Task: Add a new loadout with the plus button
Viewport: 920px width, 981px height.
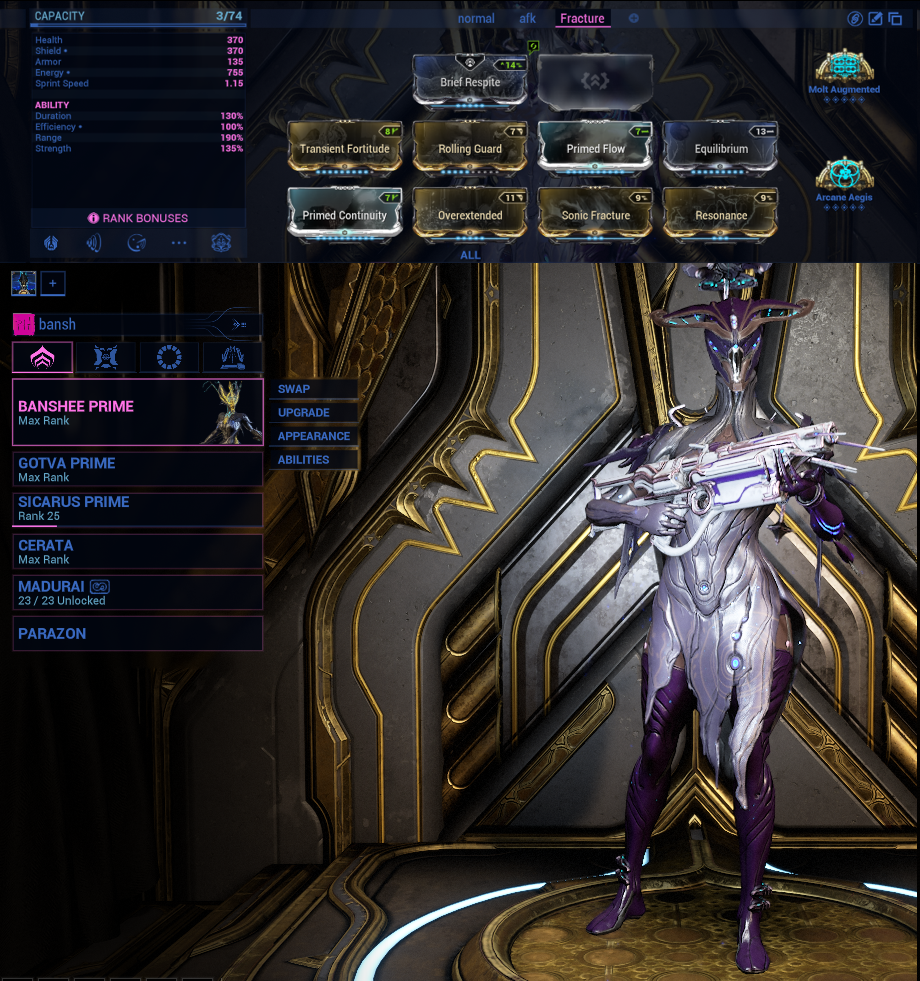Action: pyautogui.click(x=52, y=284)
